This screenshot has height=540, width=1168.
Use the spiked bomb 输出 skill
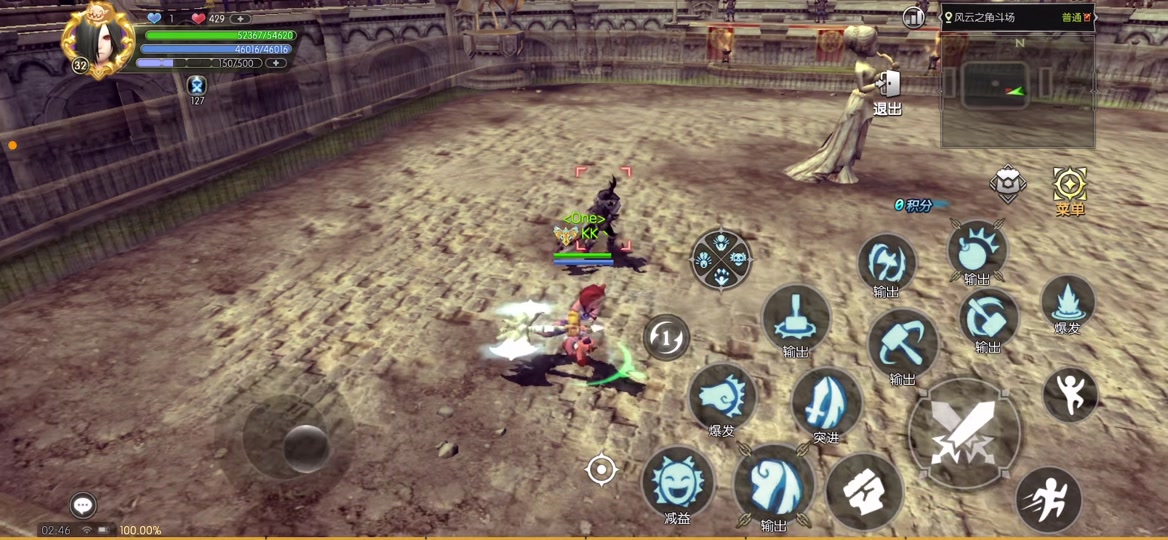977,249
